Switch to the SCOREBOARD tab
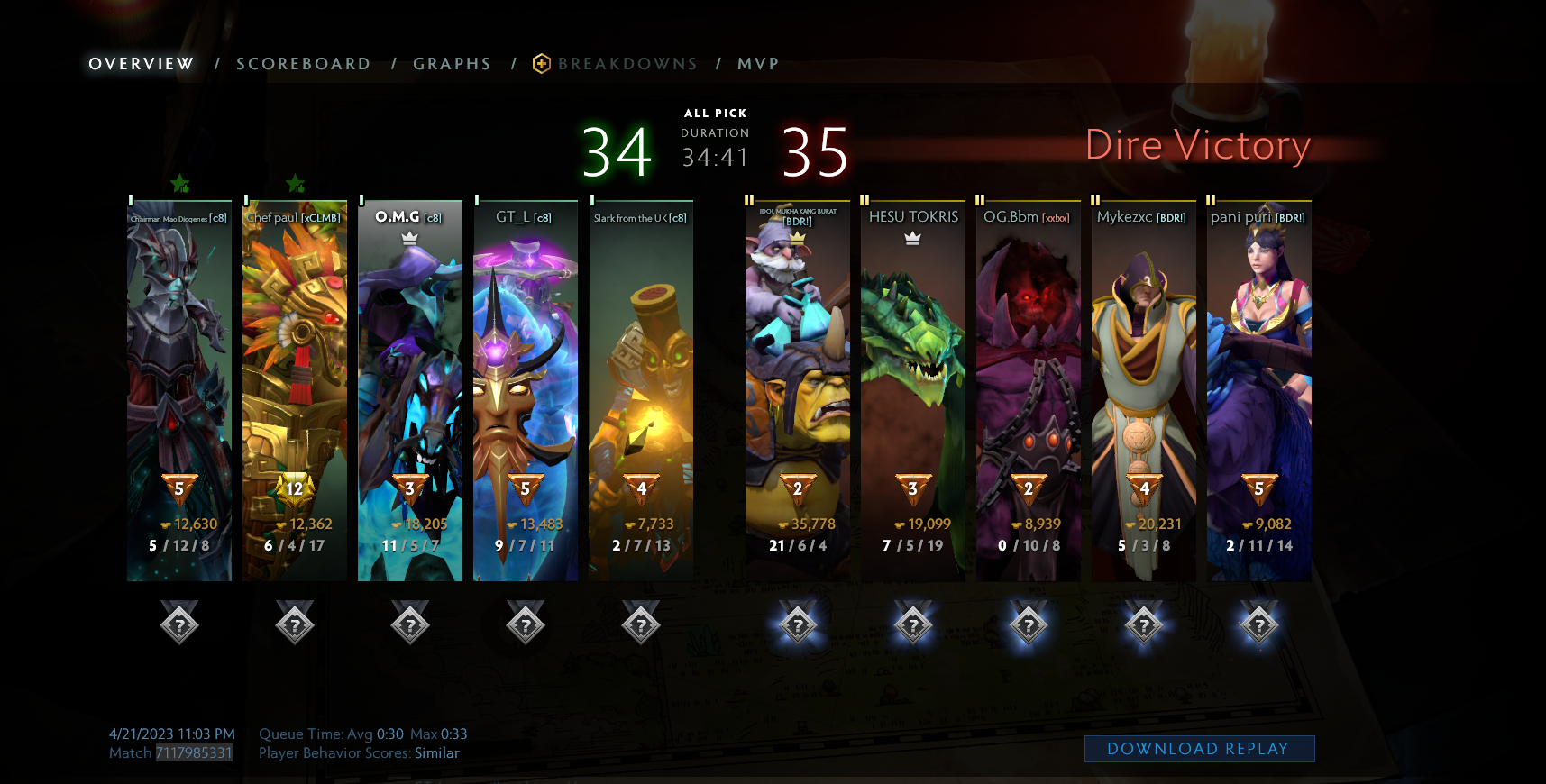The height and width of the screenshot is (784, 1546). tap(303, 63)
